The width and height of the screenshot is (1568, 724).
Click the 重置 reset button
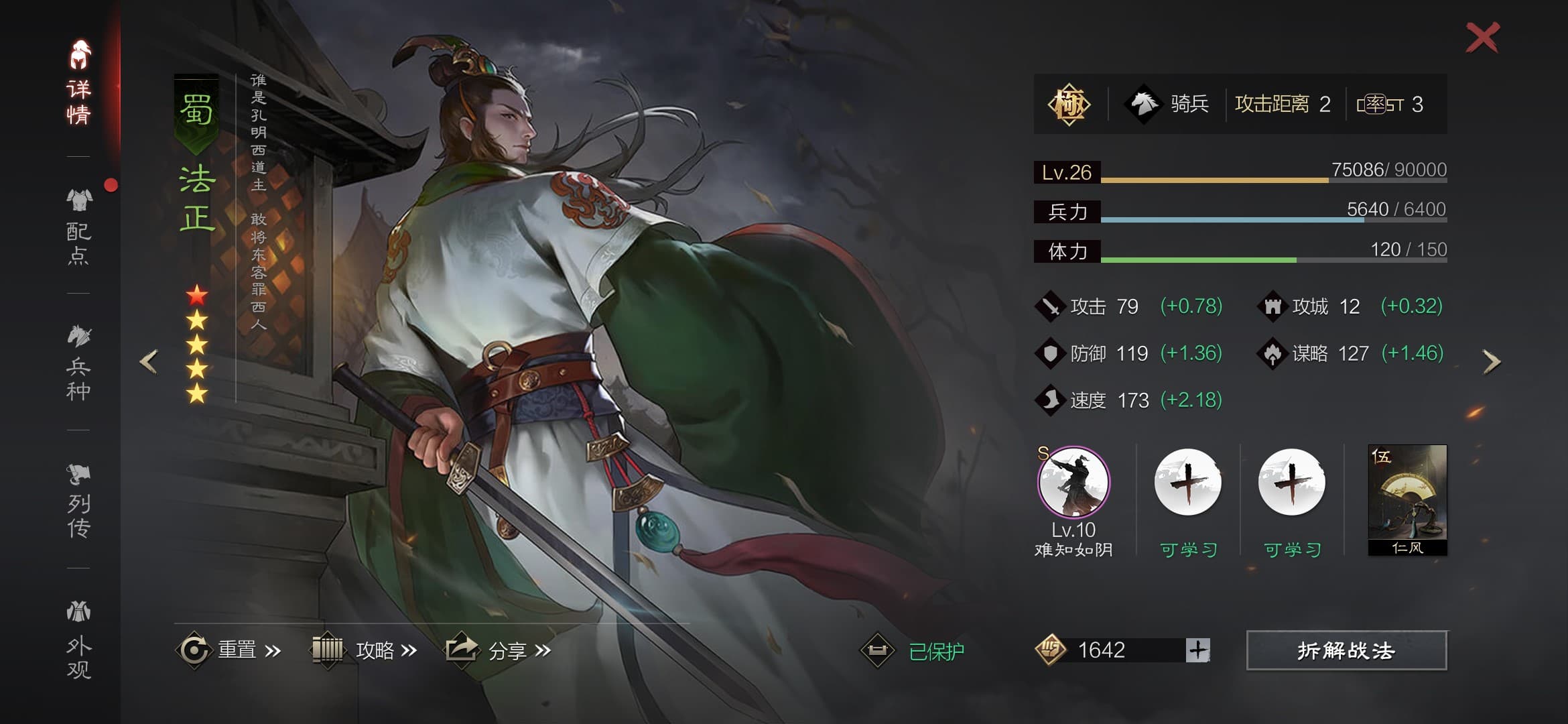(x=228, y=650)
